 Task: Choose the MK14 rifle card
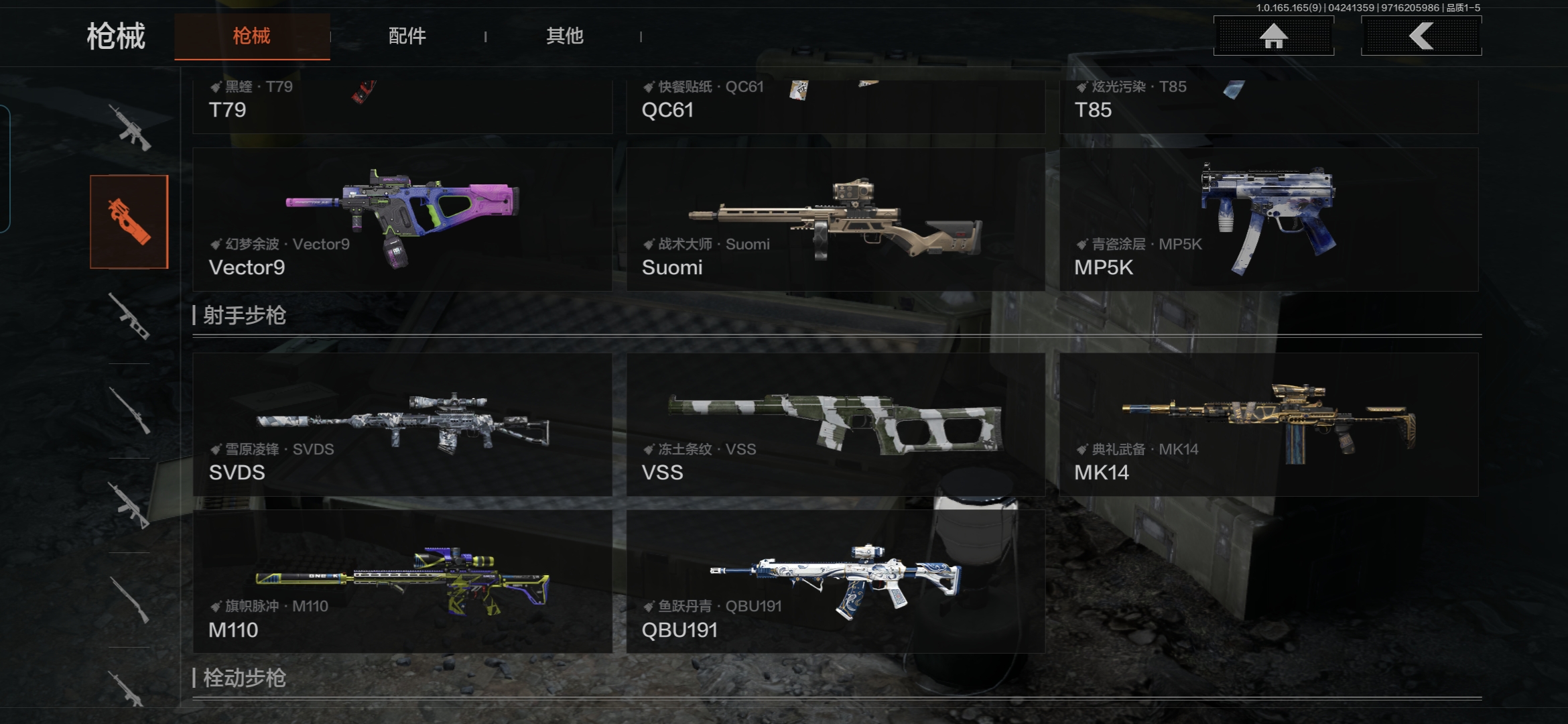coord(1268,425)
